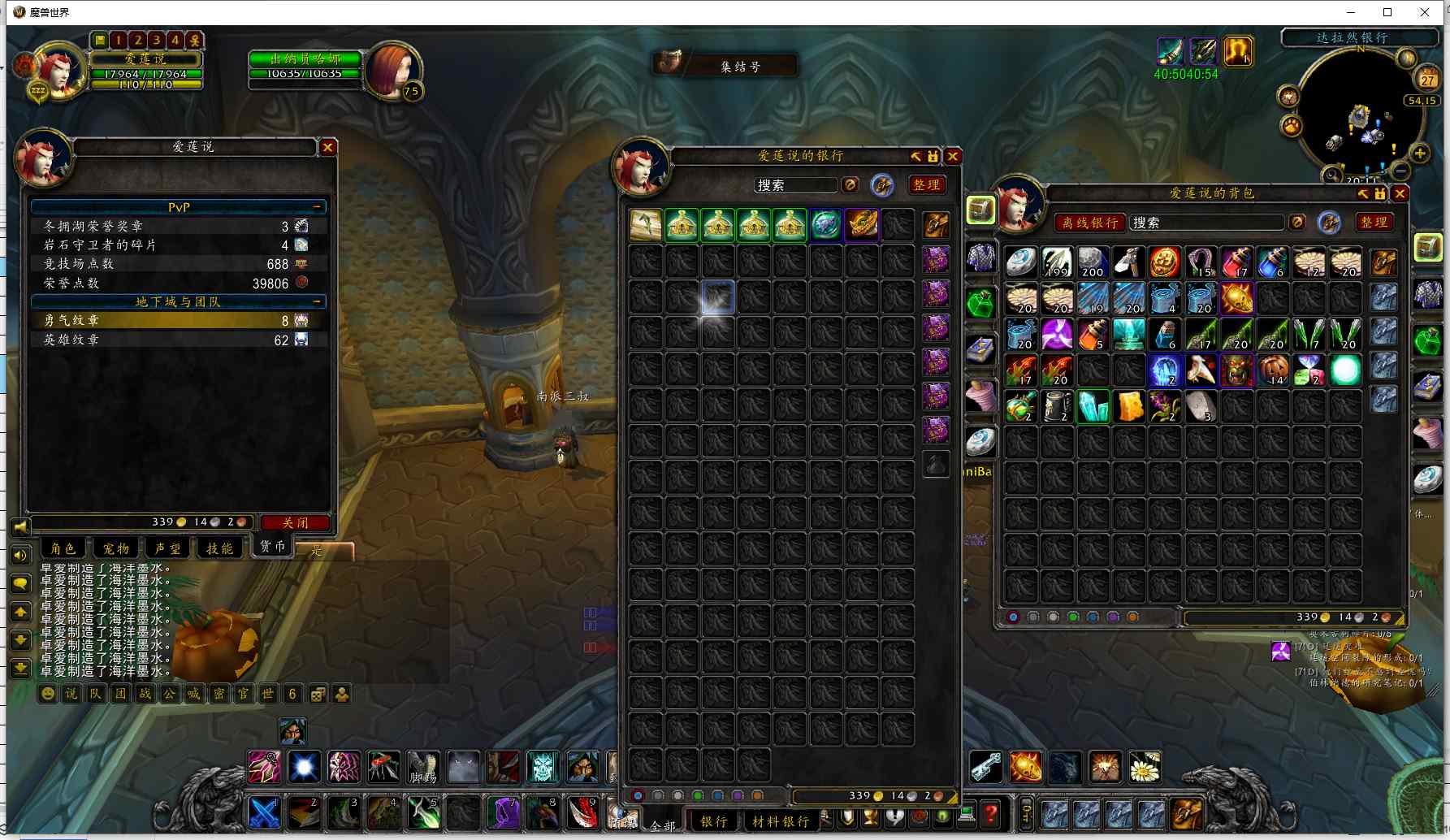Open the 技能 skills tab
The image size is (1450, 840).
coord(219,548)
